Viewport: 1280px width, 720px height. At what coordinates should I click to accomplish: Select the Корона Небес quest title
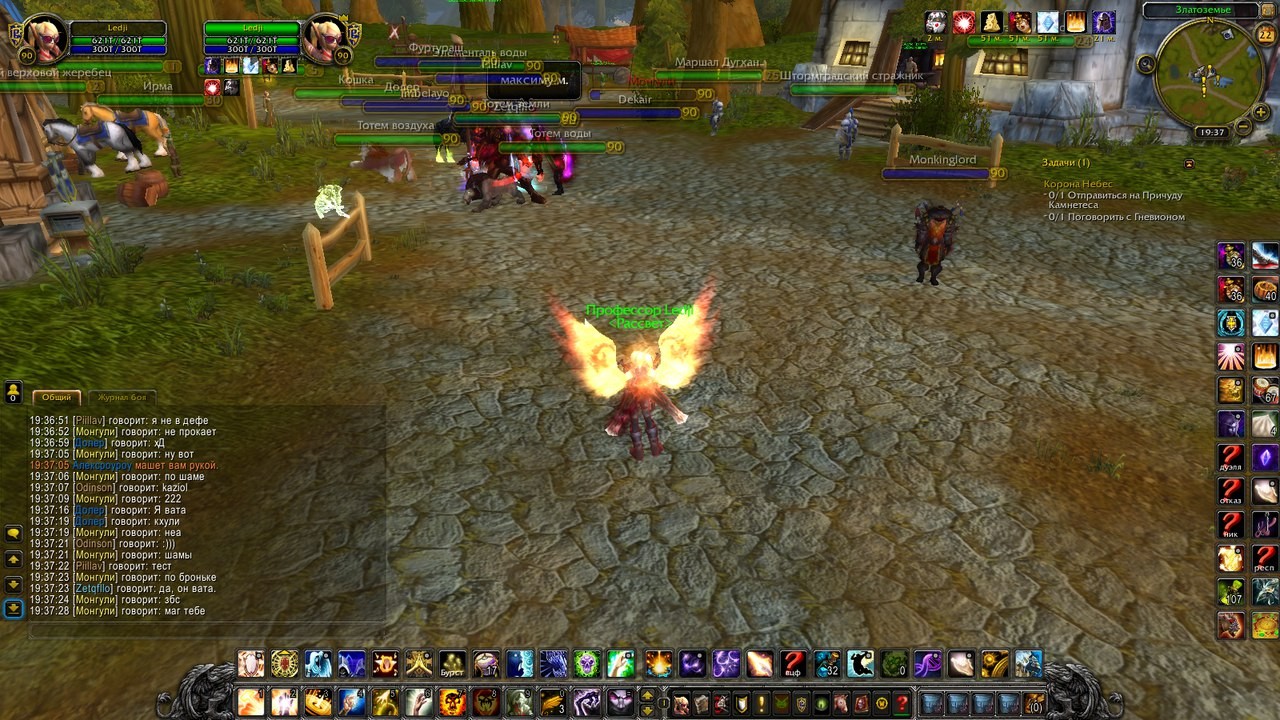click(1077, 184)
